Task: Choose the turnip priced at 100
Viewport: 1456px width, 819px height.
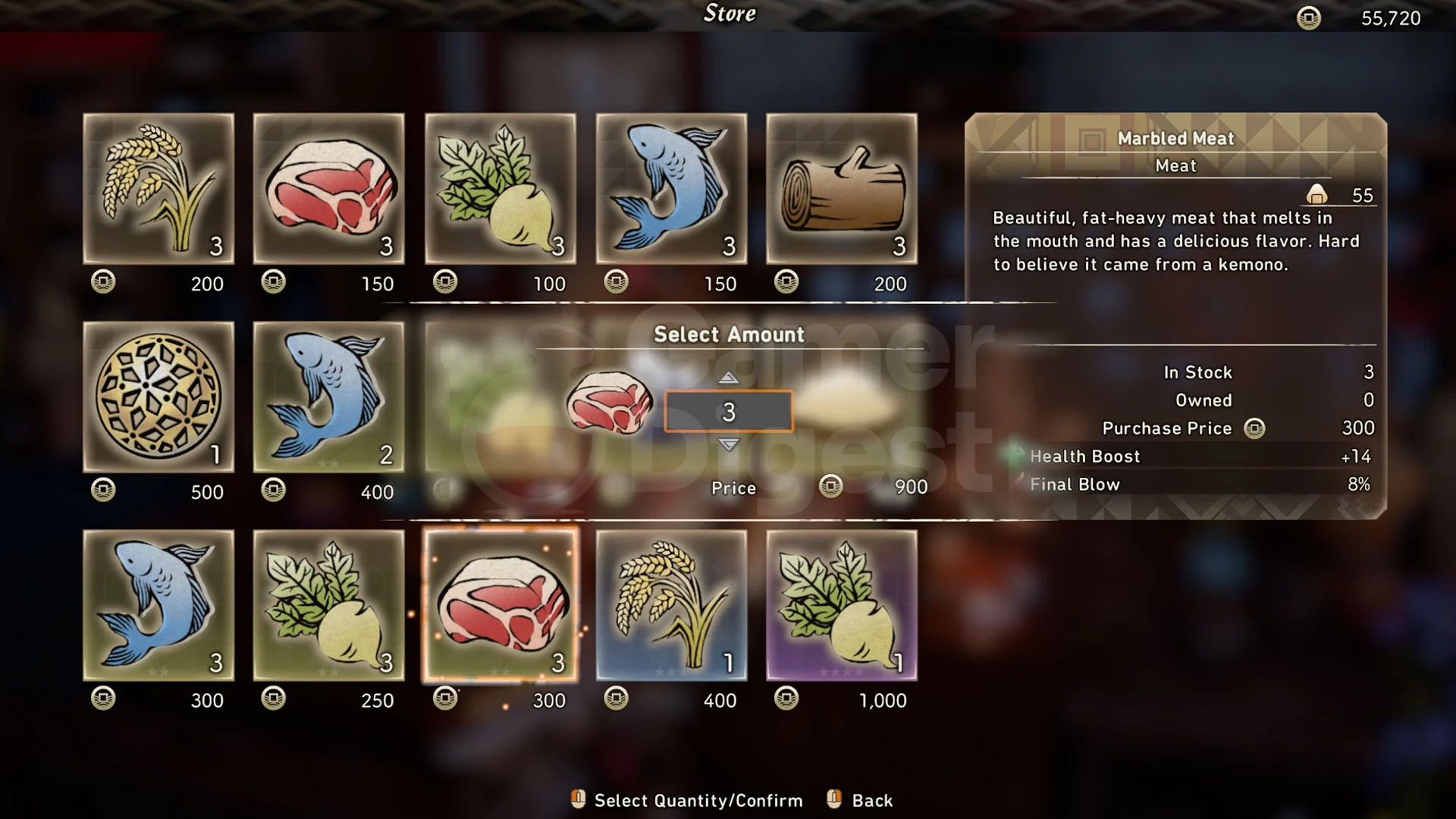Action: [500, 189]
